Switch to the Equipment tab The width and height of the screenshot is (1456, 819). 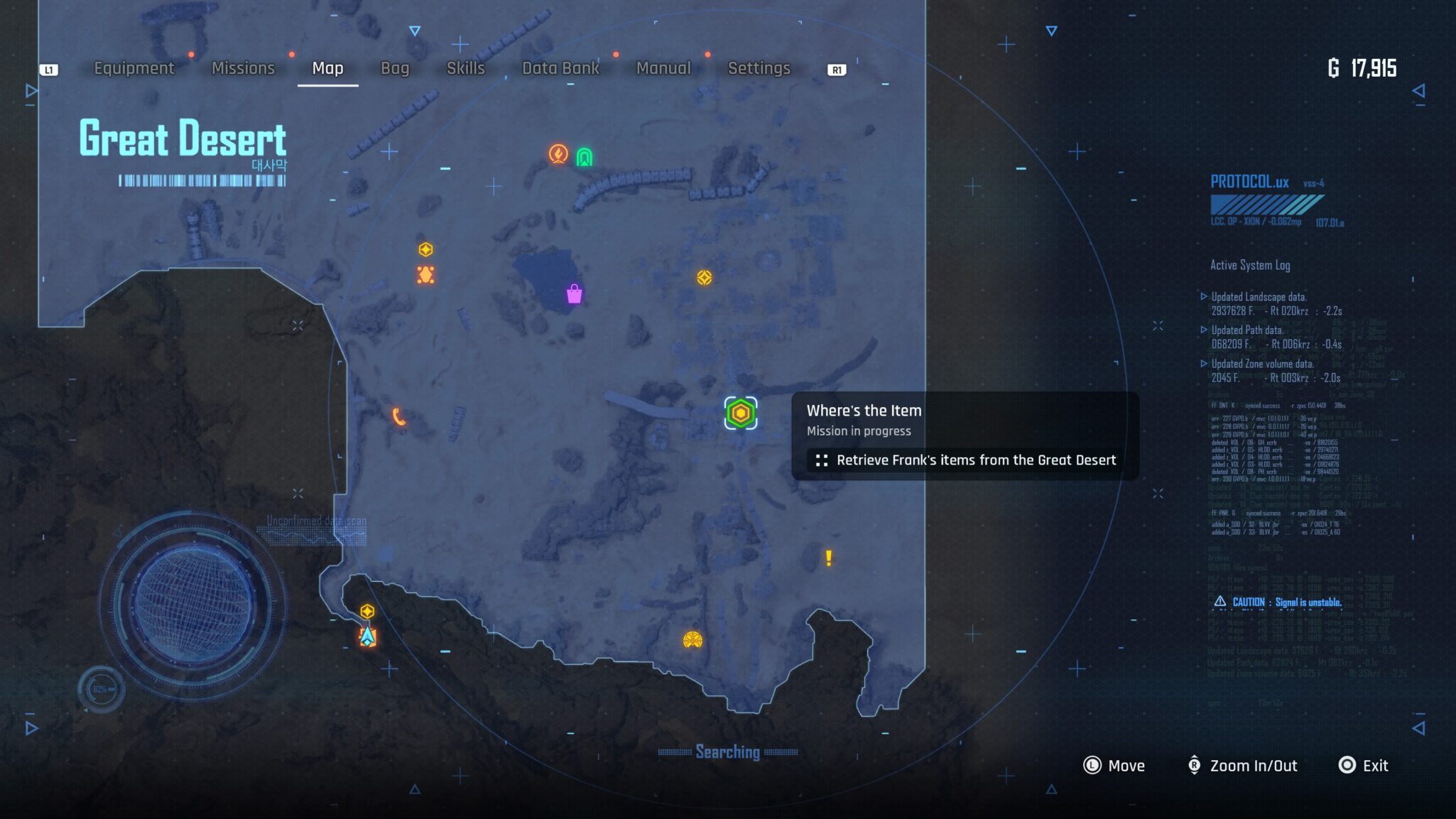(x=134, y=68)
